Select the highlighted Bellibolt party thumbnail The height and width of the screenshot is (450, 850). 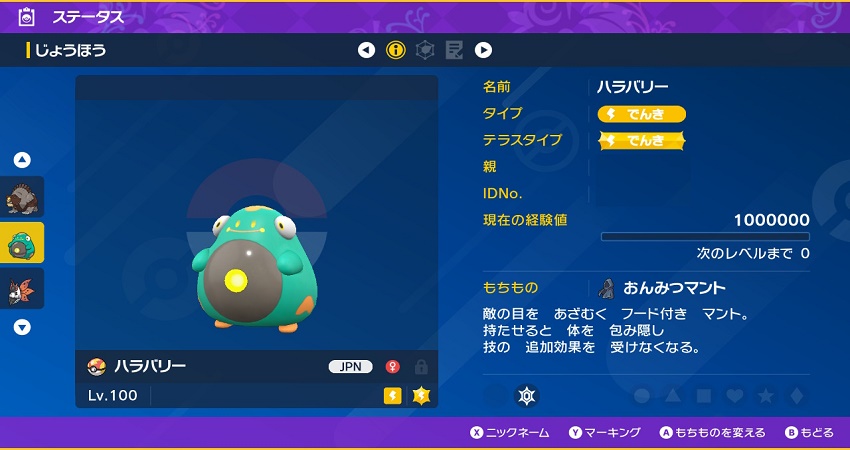click(x=22, y=243)
